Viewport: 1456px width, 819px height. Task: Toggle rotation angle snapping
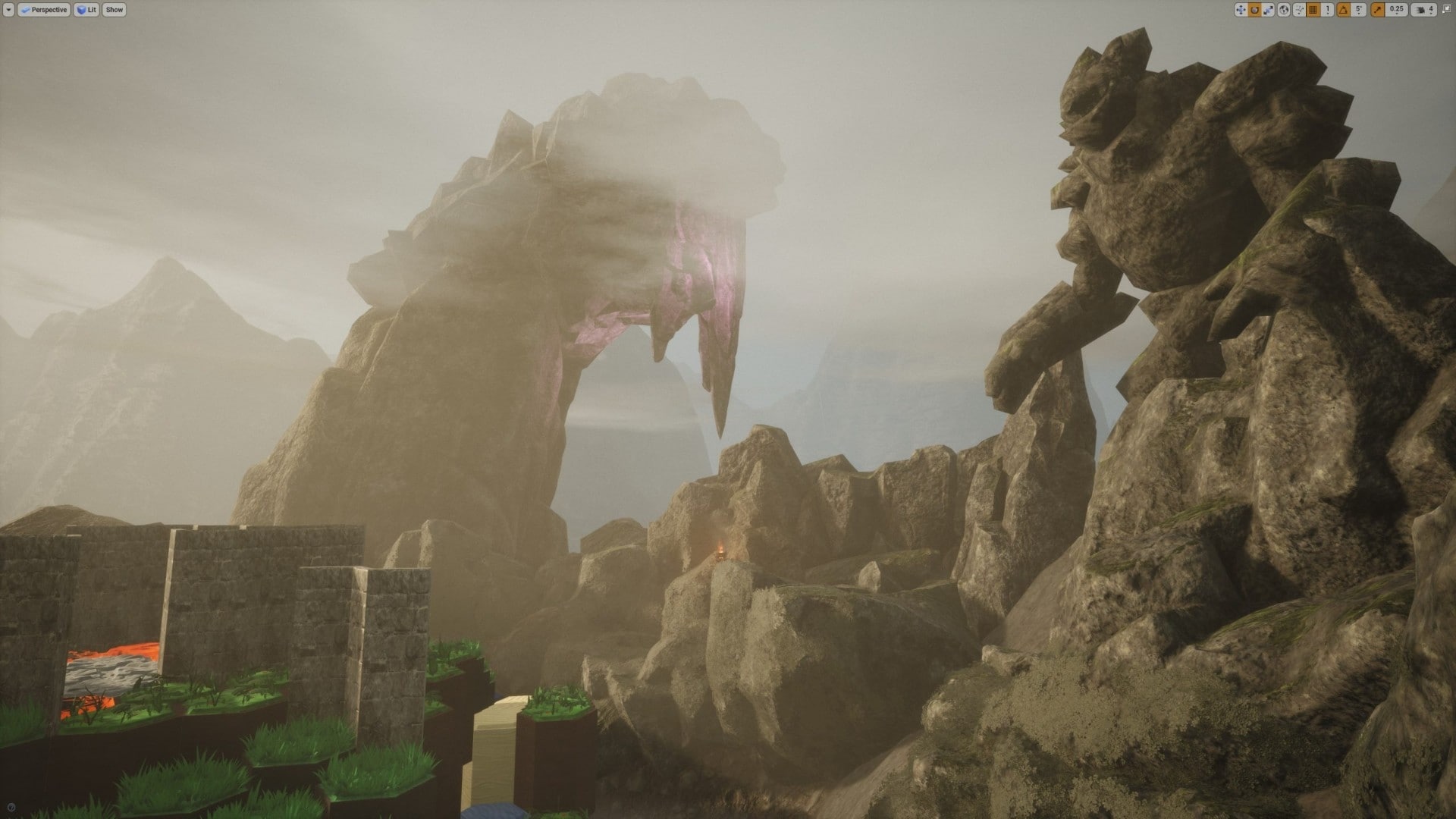[x=1342, y=10]
